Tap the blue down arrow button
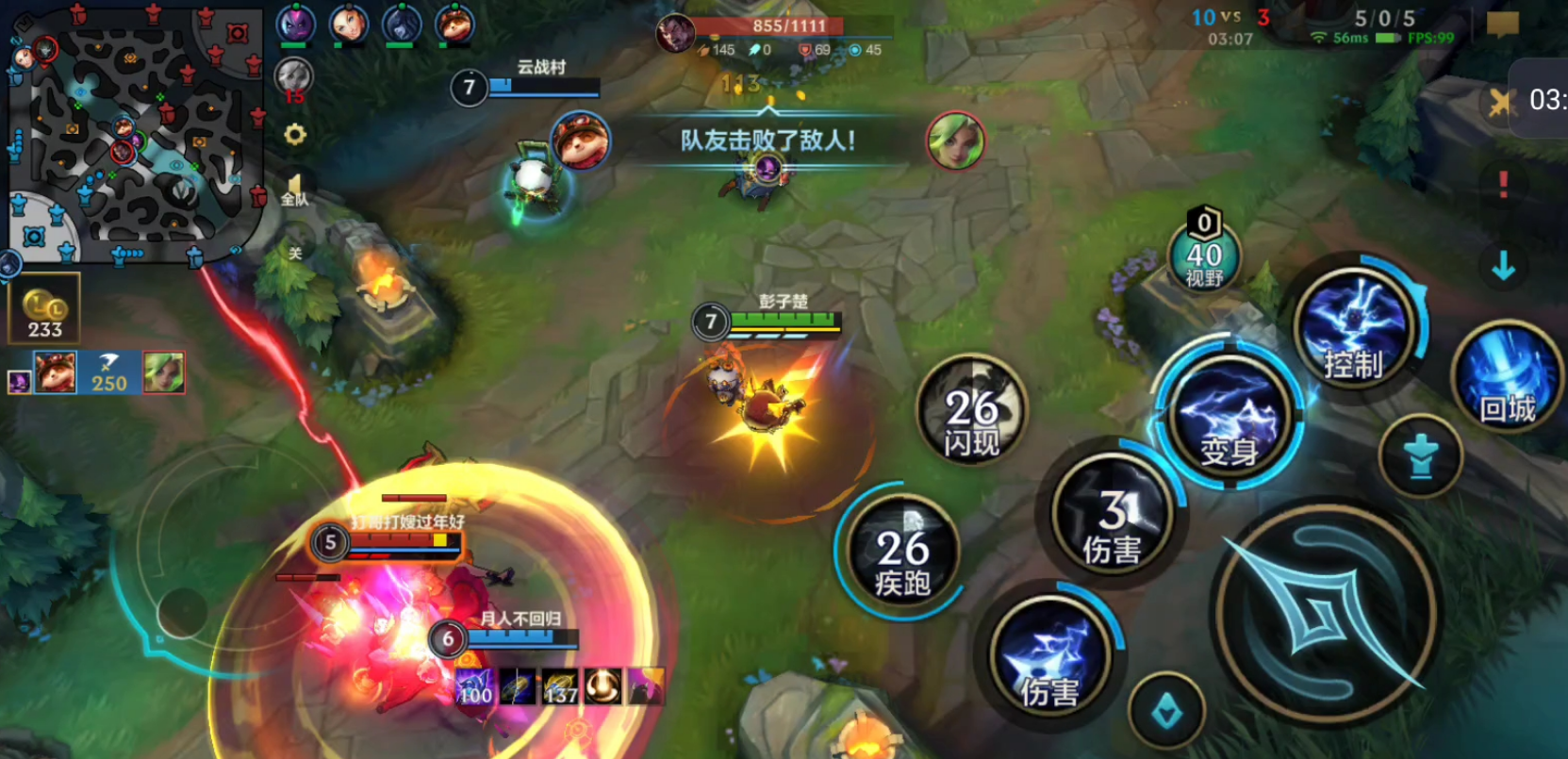The image size is (1568, 759). 1503,268
